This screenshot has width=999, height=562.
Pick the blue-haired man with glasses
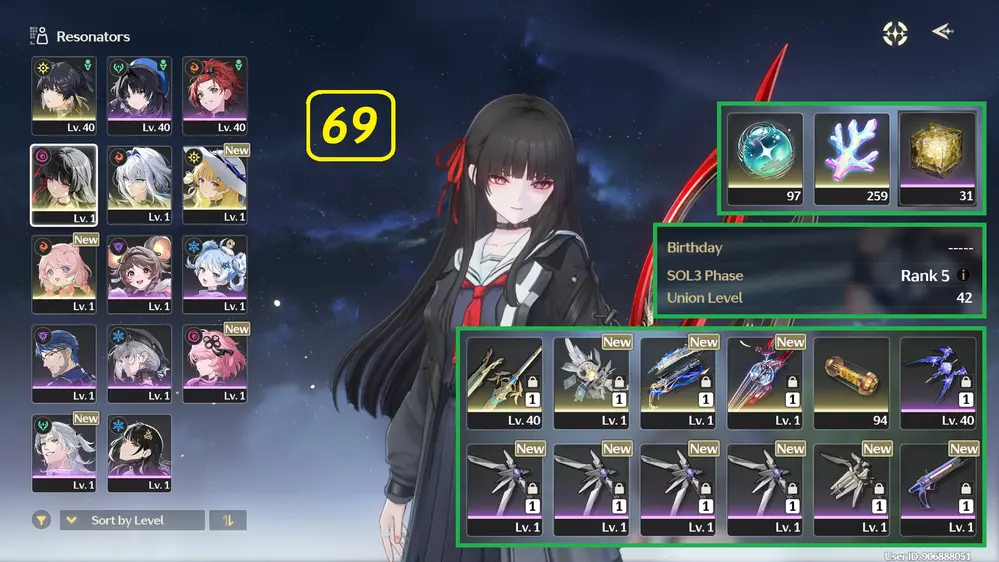tap(64, 364)
